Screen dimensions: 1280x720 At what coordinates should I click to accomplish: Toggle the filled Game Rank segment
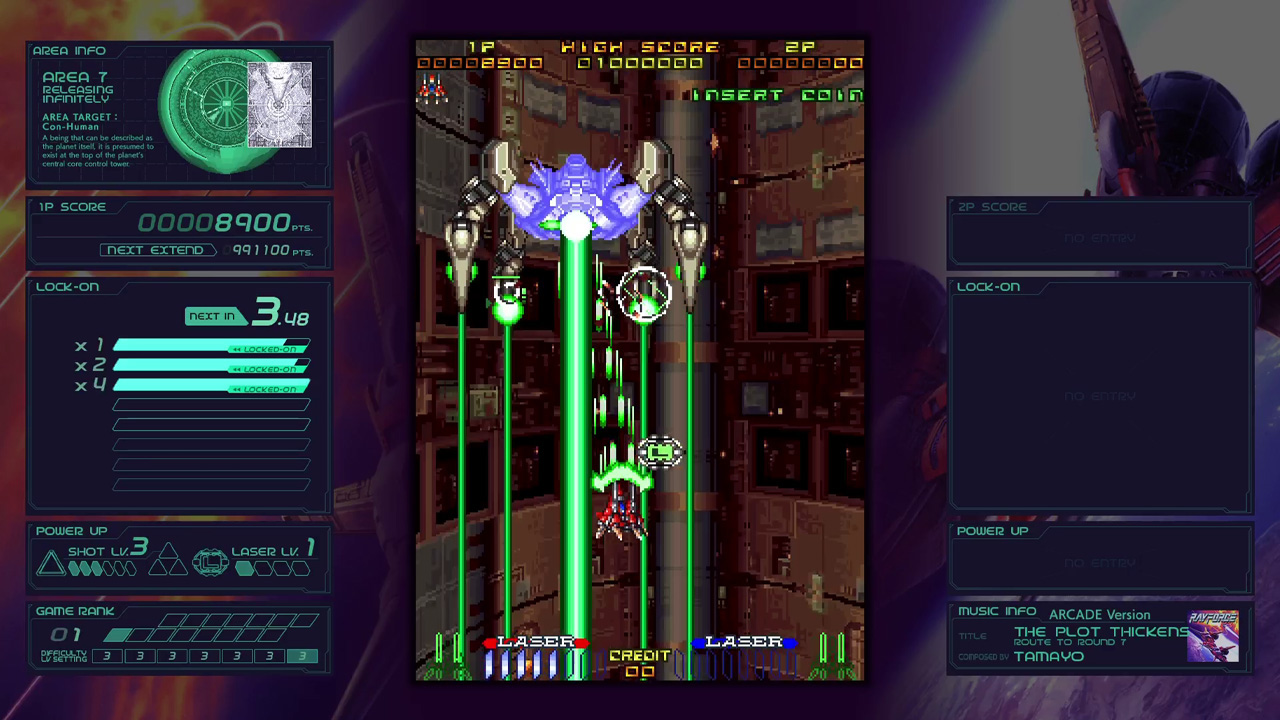point(117,634)
